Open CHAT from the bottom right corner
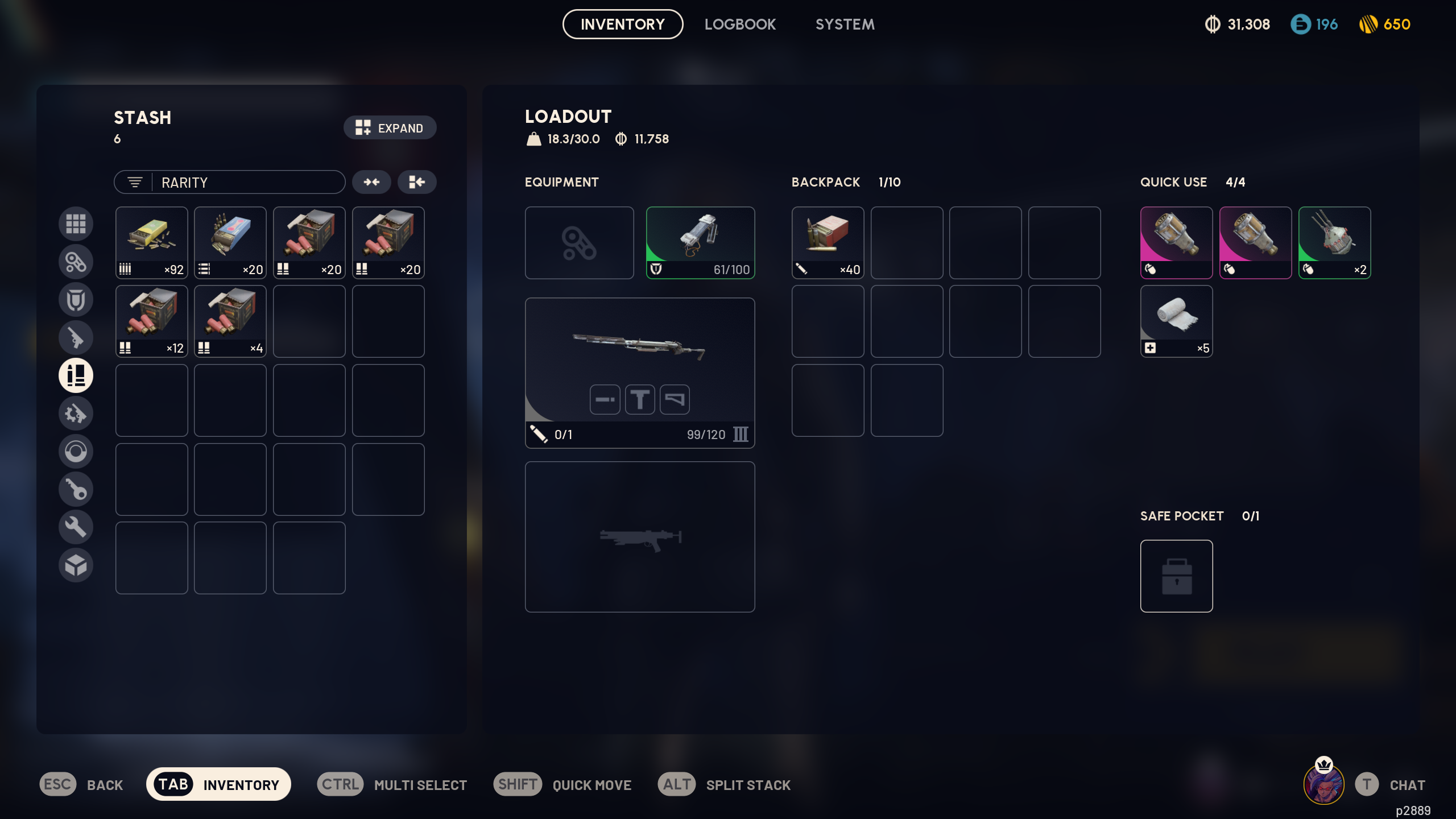The height and width of the screenshot is (819, 1456). coord(1408,784)
